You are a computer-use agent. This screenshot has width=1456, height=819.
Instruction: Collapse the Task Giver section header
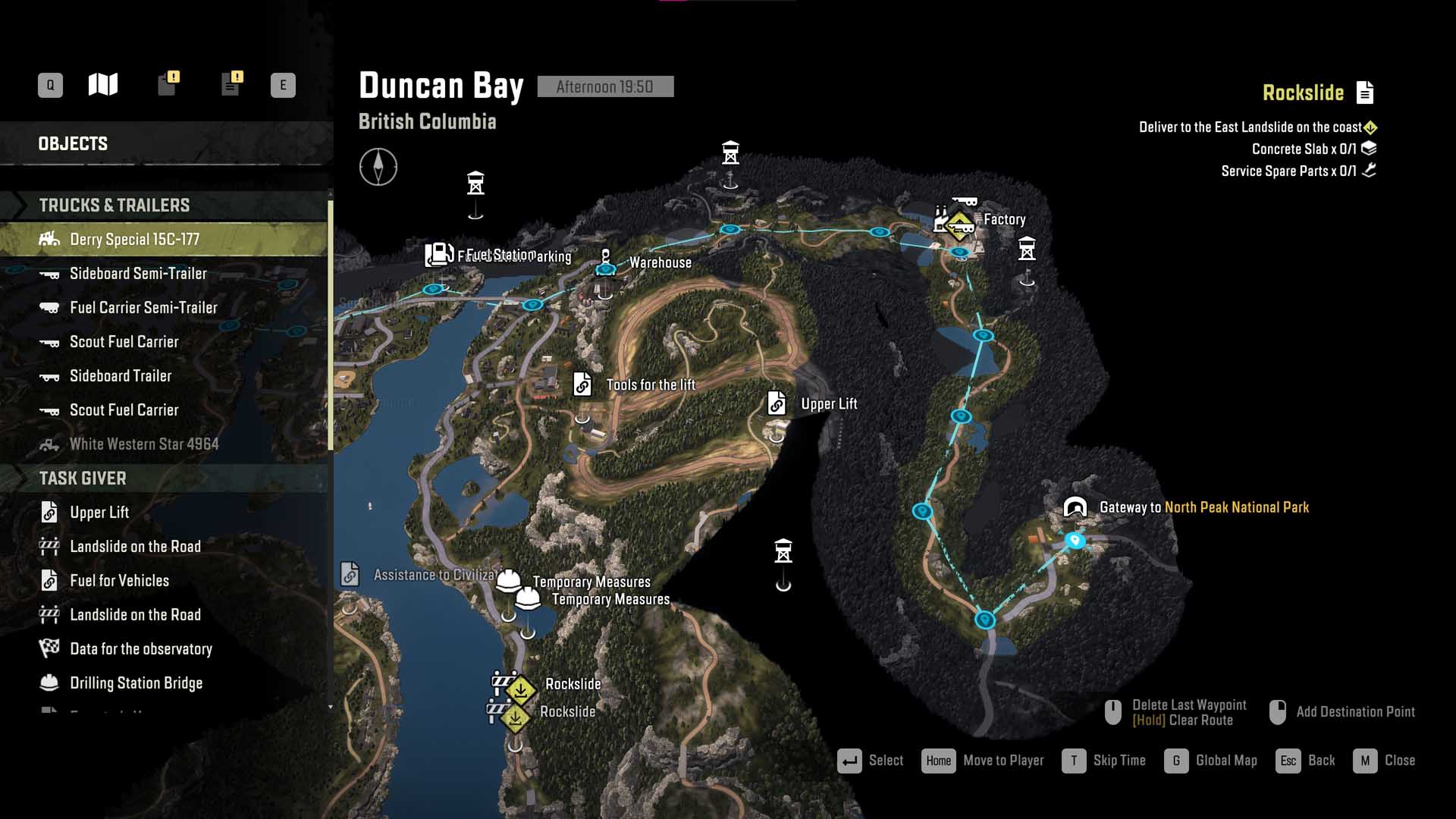[x=83, y=479]
